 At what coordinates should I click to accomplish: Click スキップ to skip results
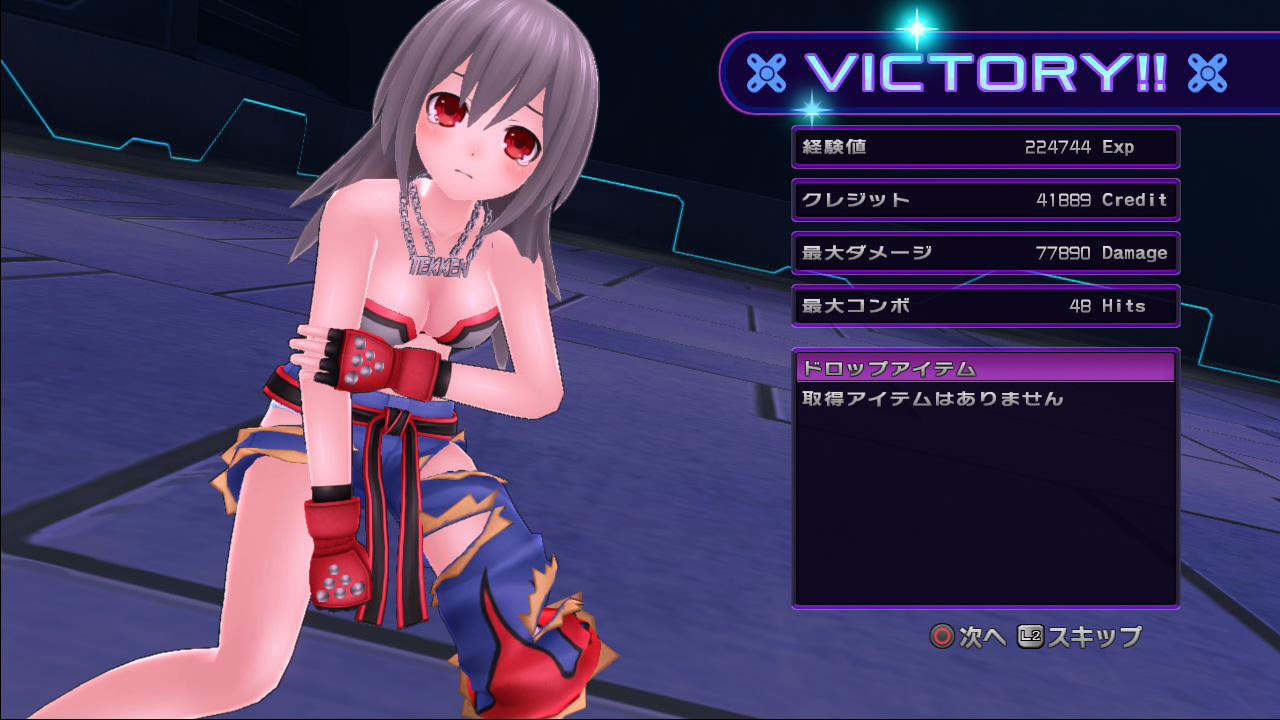1093,638
